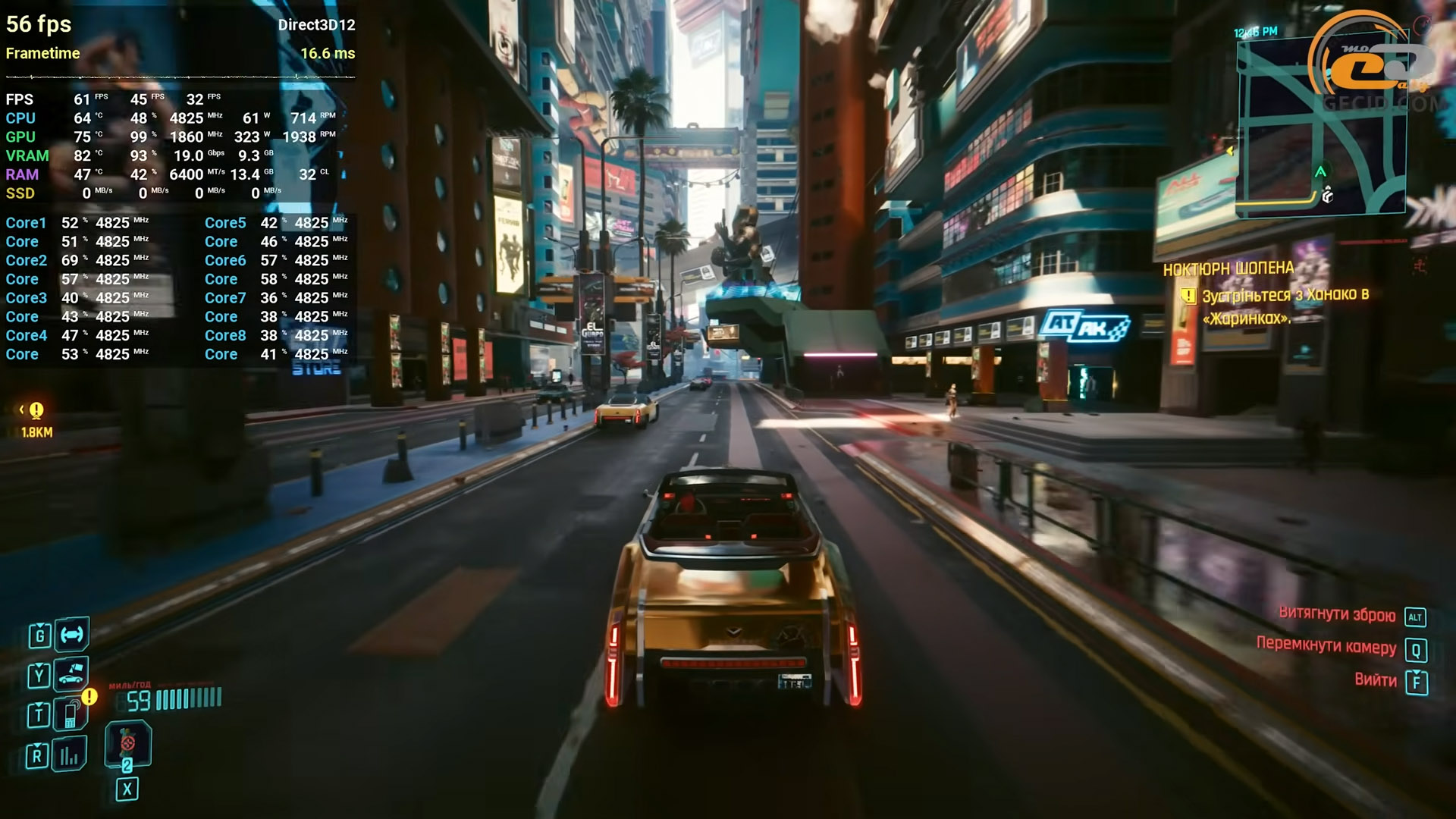Activate the vehicle weapons toggle icon

point(72,635)
